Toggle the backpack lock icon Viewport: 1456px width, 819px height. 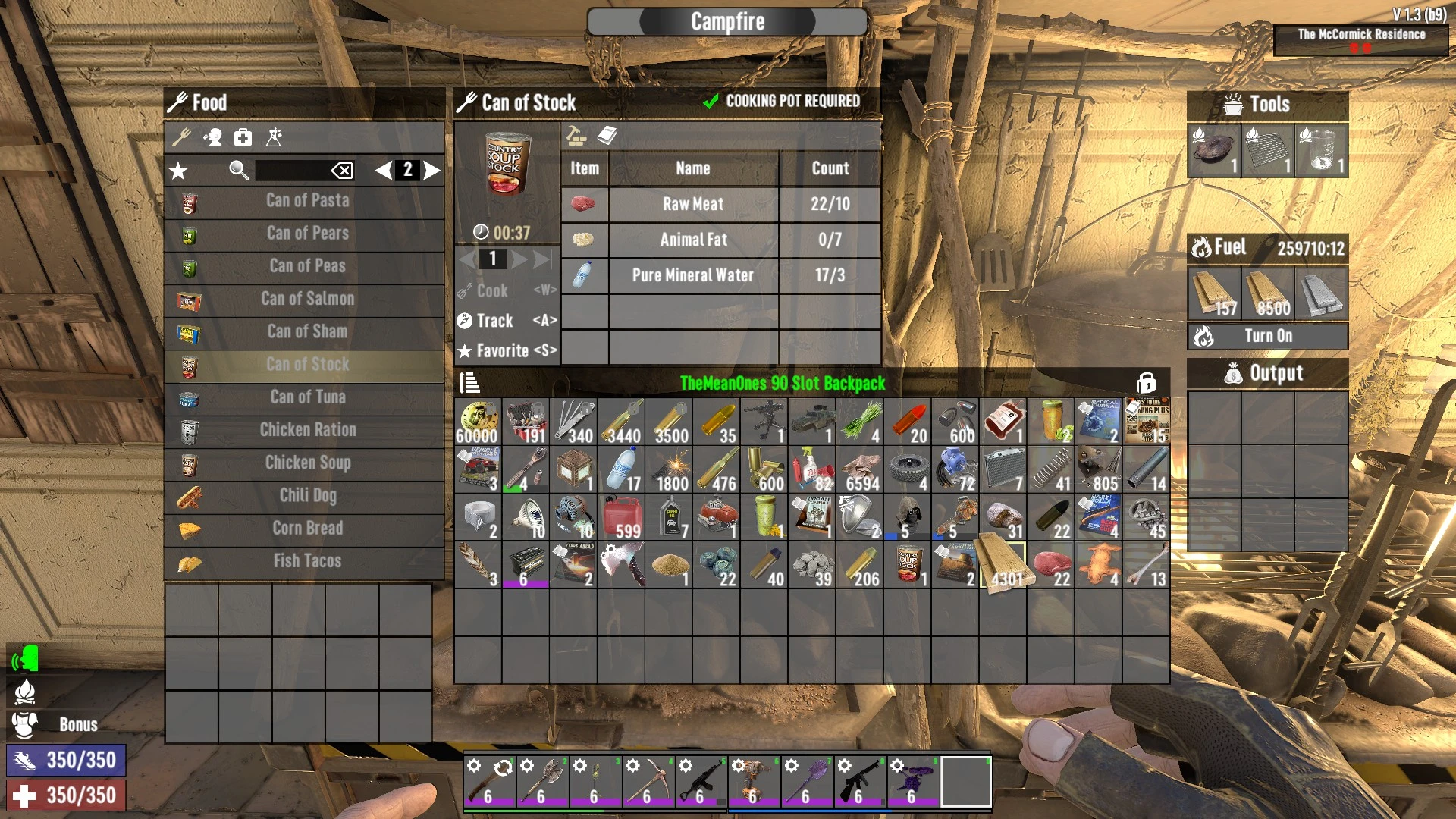coord(1146,383)
